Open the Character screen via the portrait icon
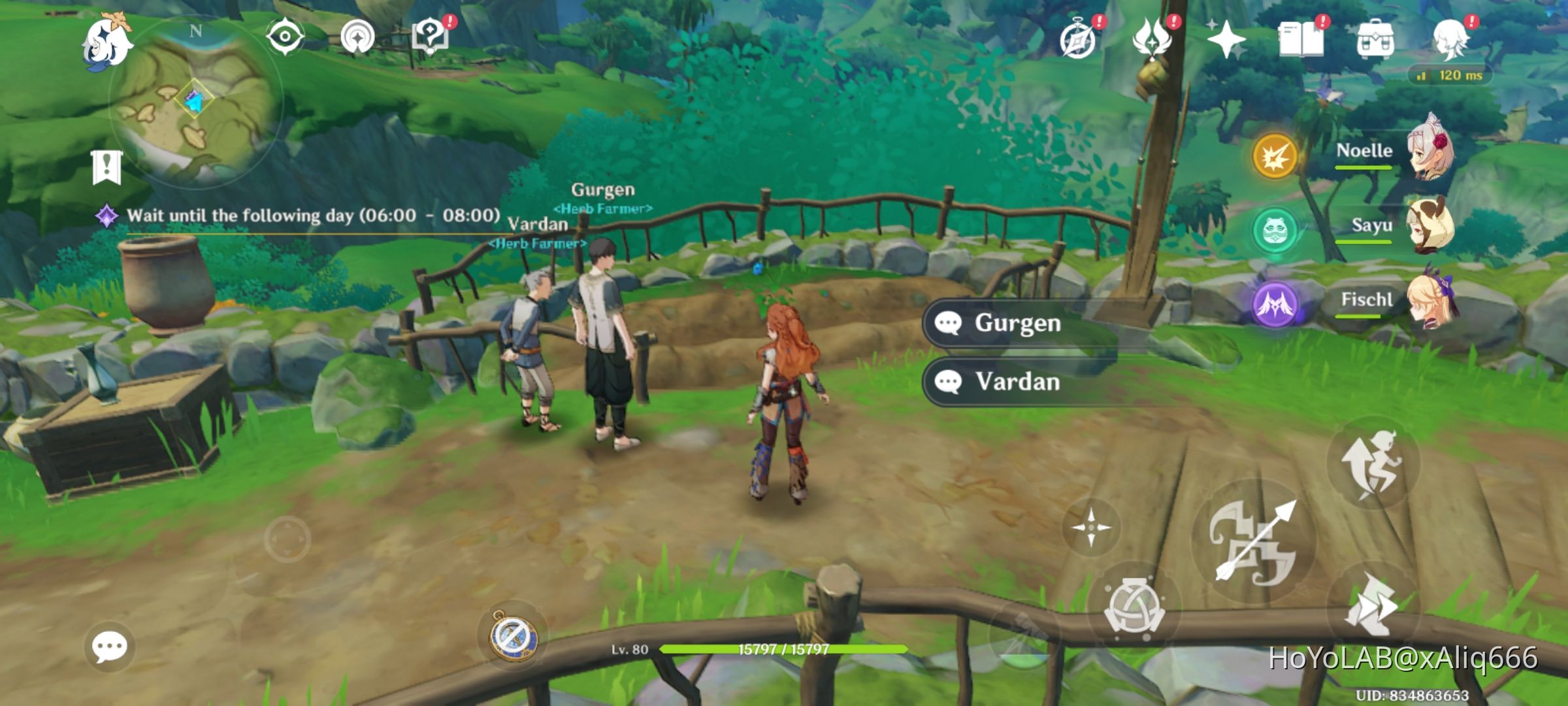Image resolution: width=1568 pixels, height=706 pixels. [x=1452, y=41]
